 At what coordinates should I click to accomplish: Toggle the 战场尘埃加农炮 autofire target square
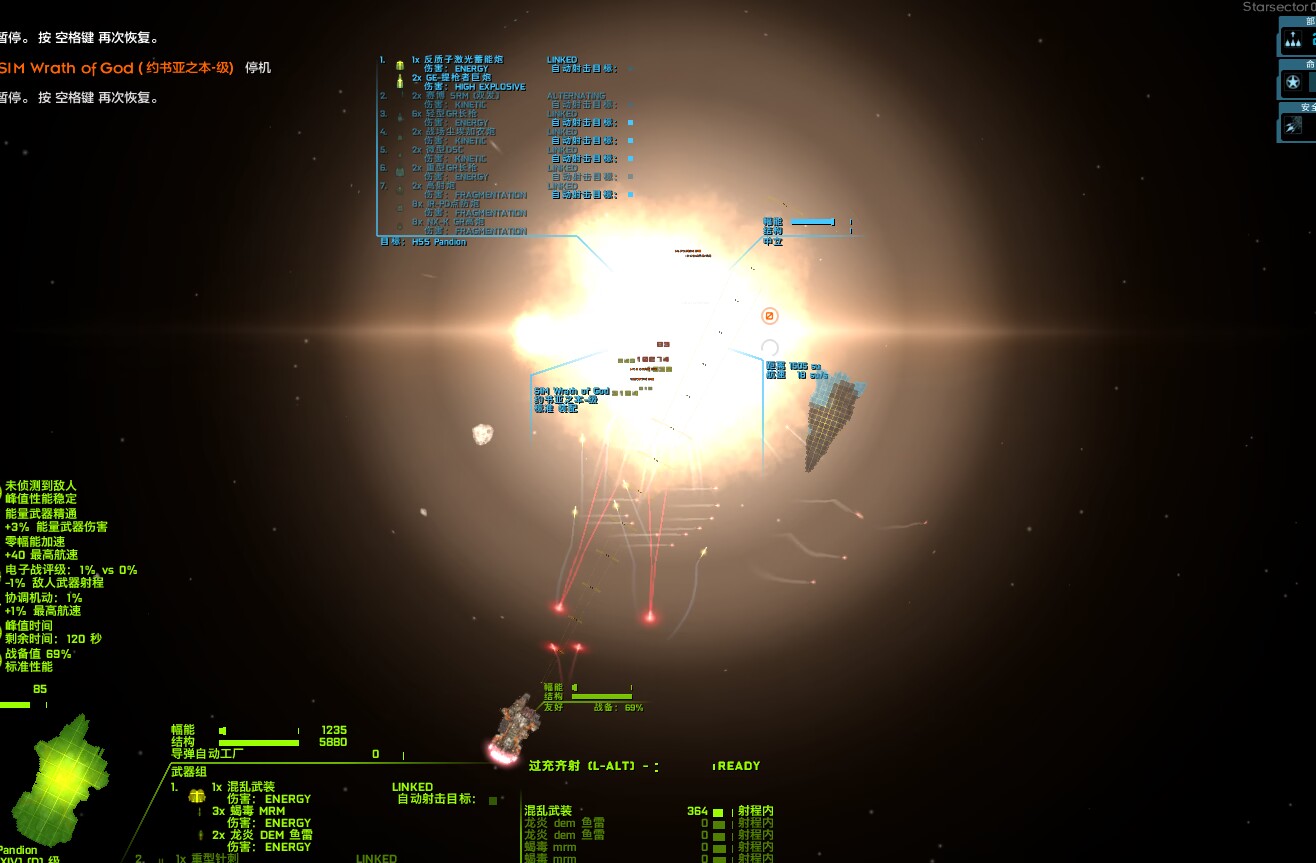click(x=629, y=141)
